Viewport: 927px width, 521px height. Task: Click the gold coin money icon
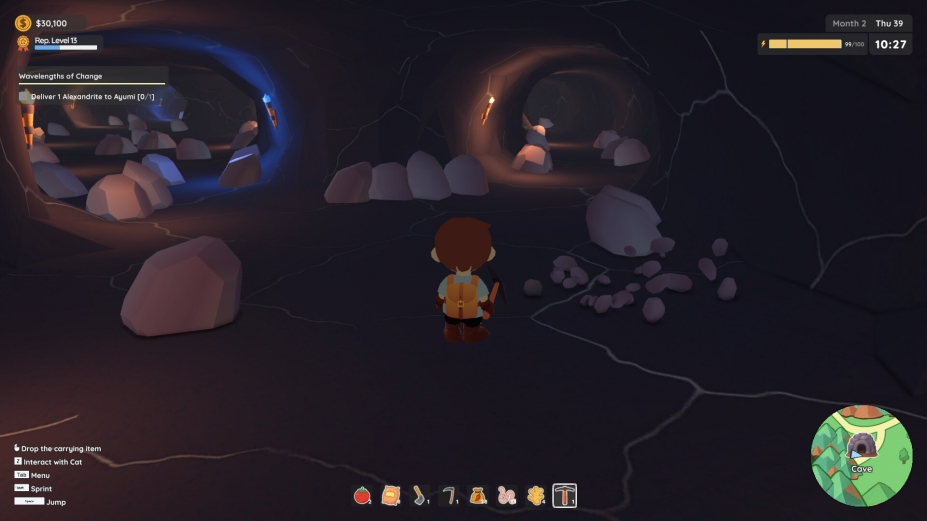click(23, 22)
